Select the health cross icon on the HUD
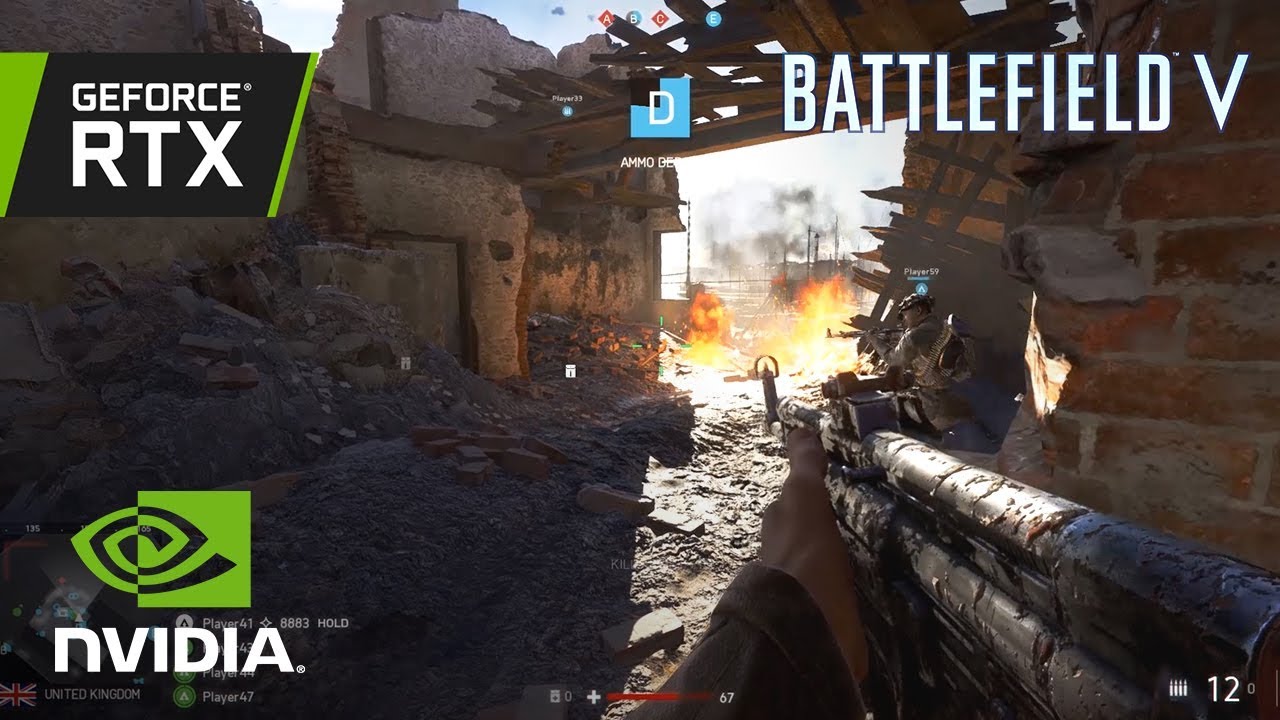Image resolution: width=1280 pixels, height=720 pixels. [x=594, y=695]
